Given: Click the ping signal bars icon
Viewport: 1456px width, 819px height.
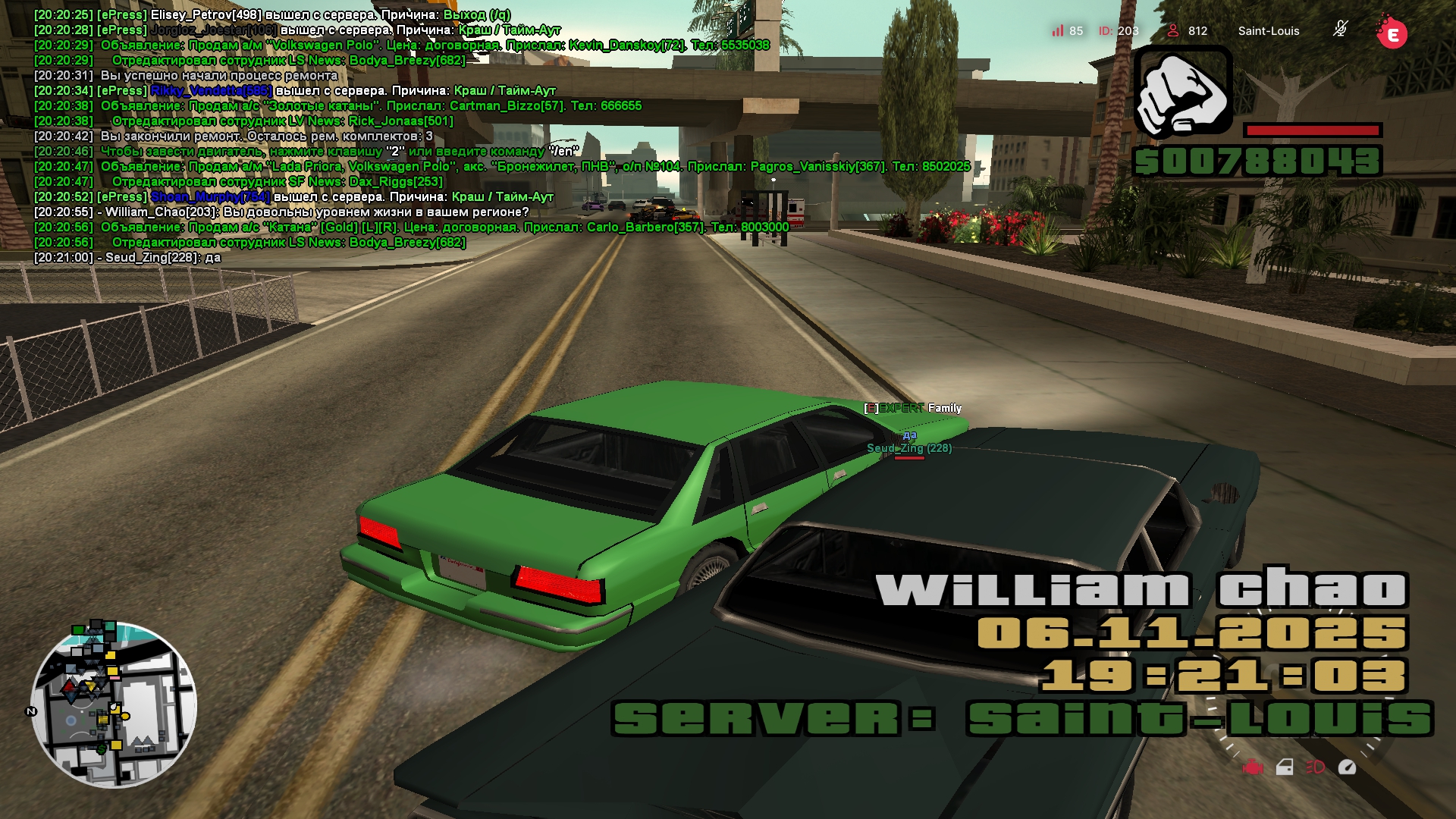Looking at the screenshot, I should click(1057, 30).
